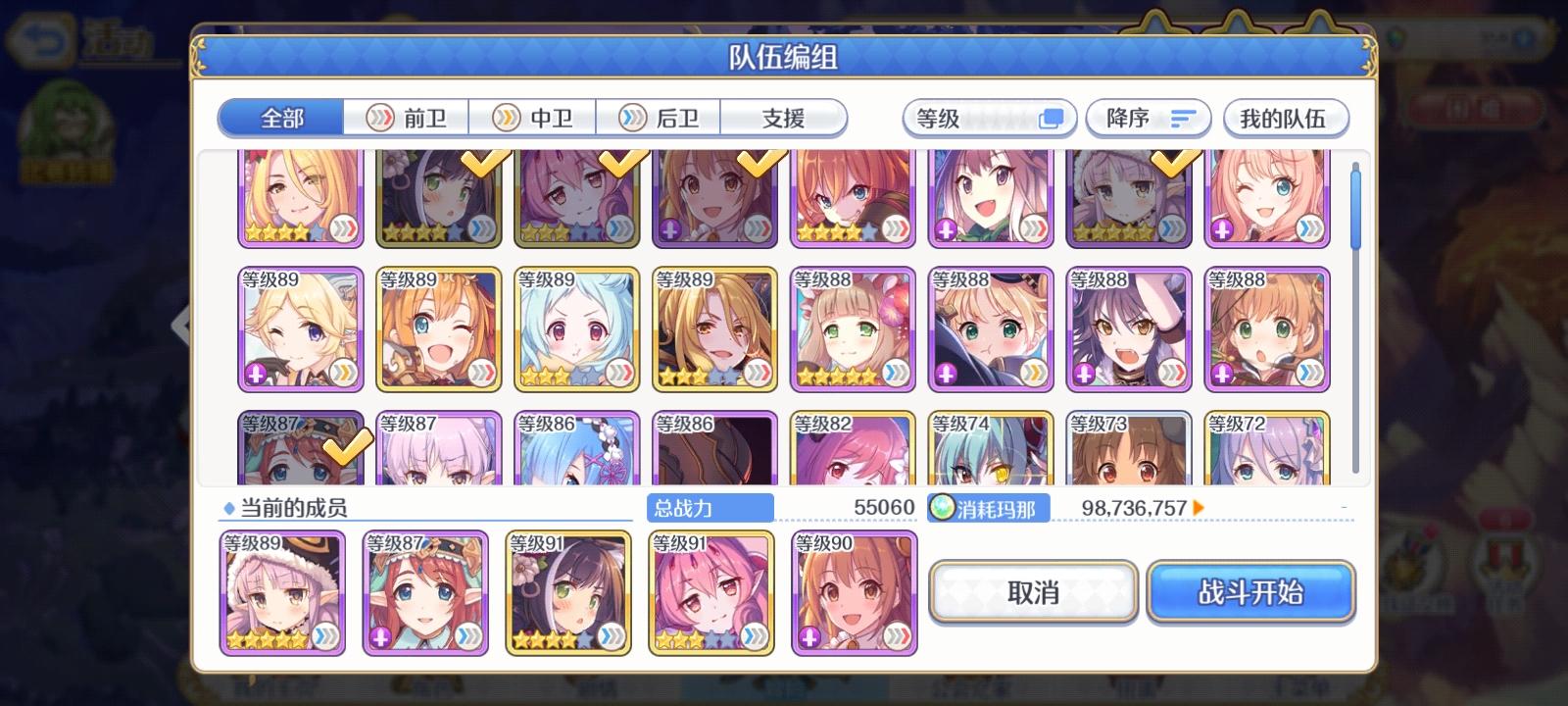
Task: Open the 等级 sort criteria selector
Action: 985,118
